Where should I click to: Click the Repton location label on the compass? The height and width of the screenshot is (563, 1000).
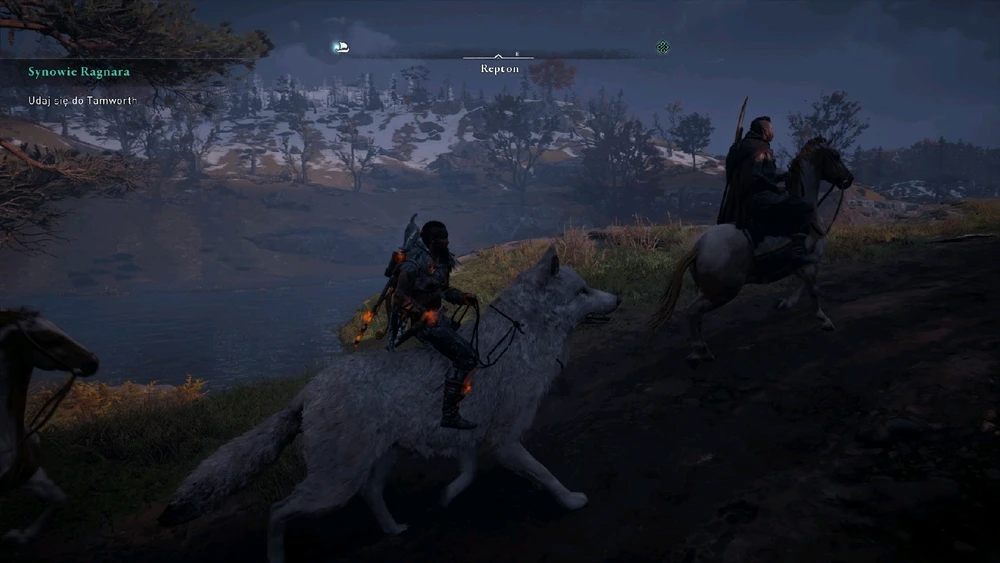click(x=499, y=69)
